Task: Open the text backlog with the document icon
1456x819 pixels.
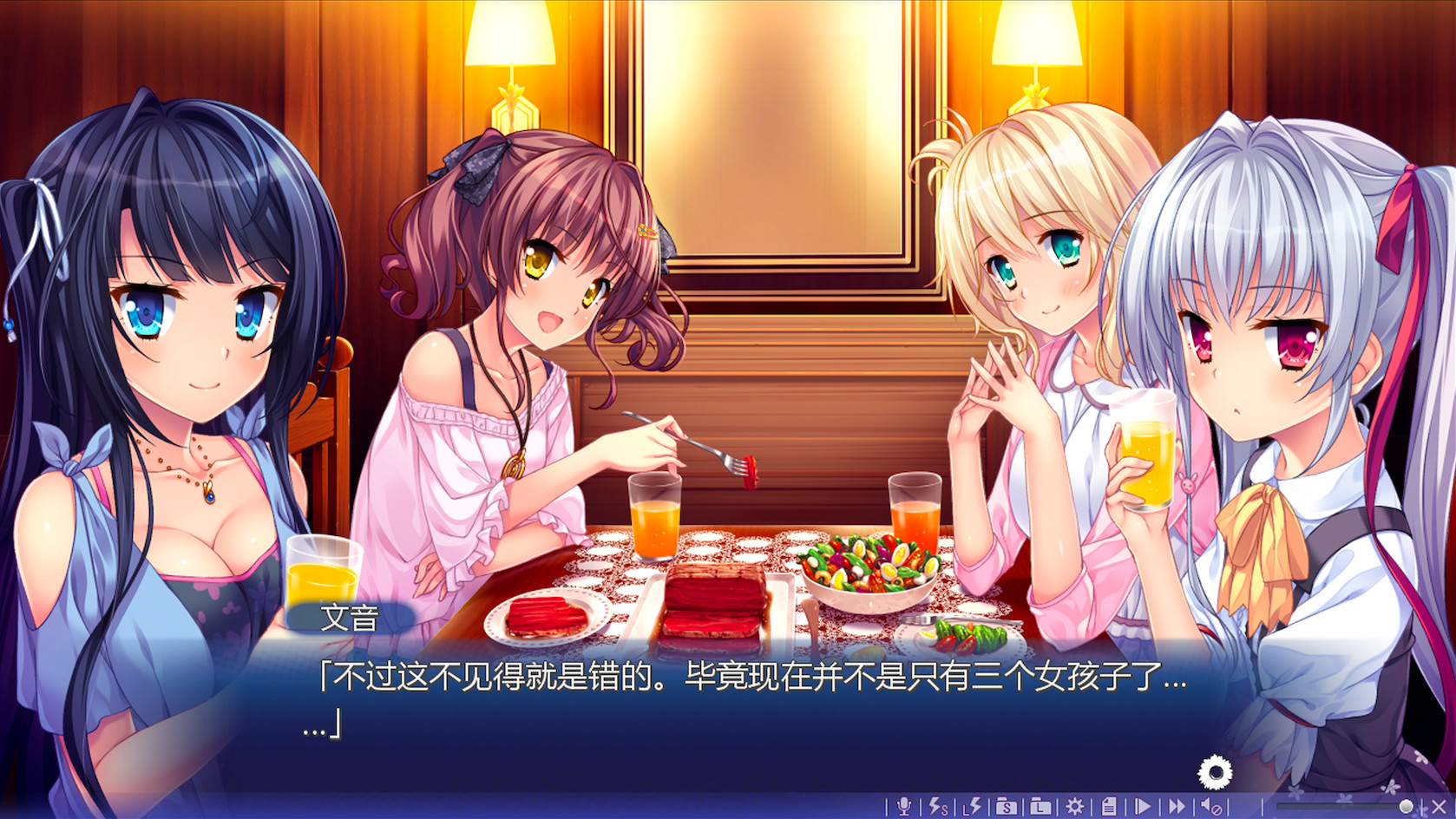Action: [1110, 805]
